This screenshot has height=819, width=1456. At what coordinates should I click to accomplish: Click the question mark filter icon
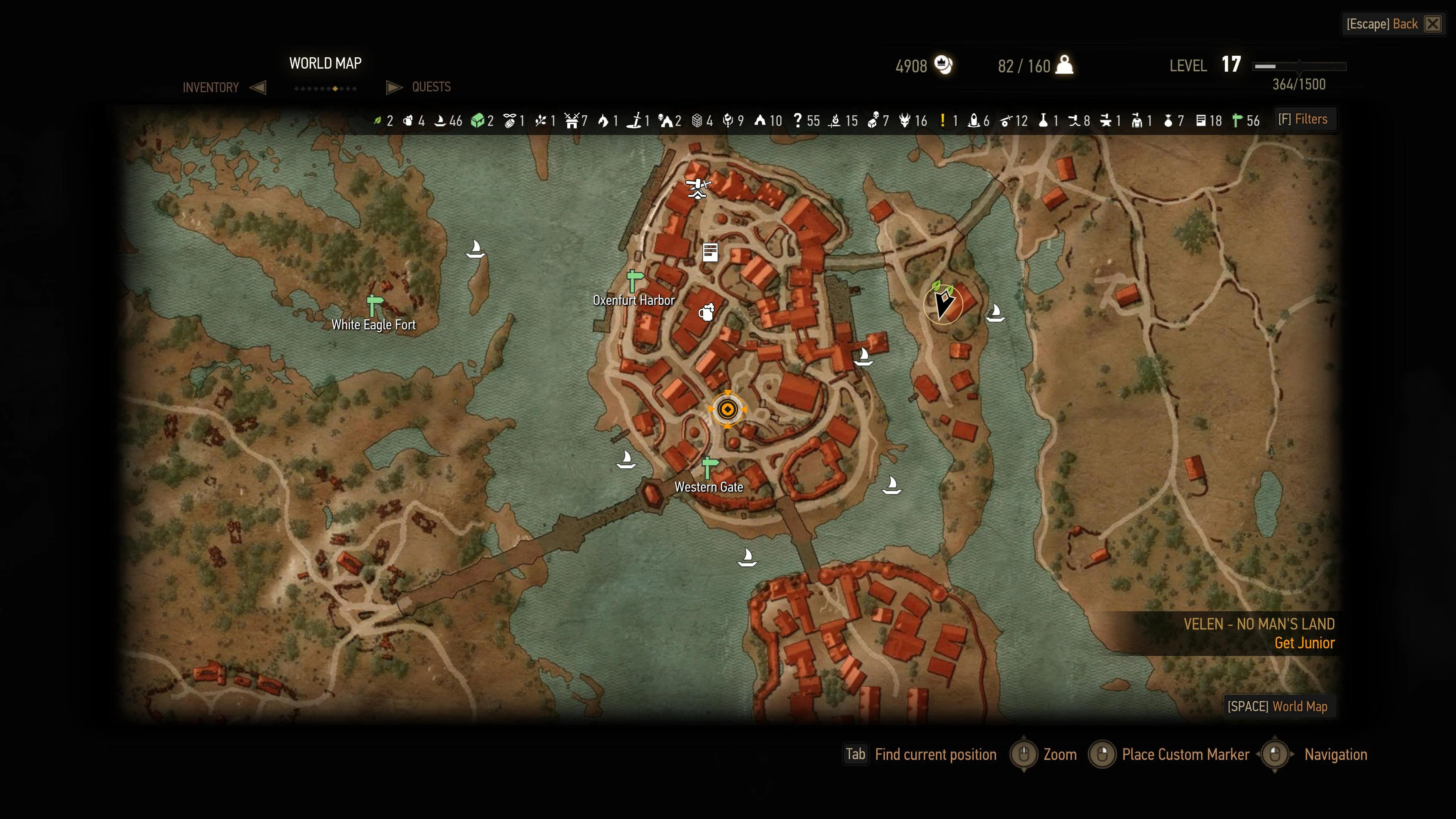[x=797, y=121]
